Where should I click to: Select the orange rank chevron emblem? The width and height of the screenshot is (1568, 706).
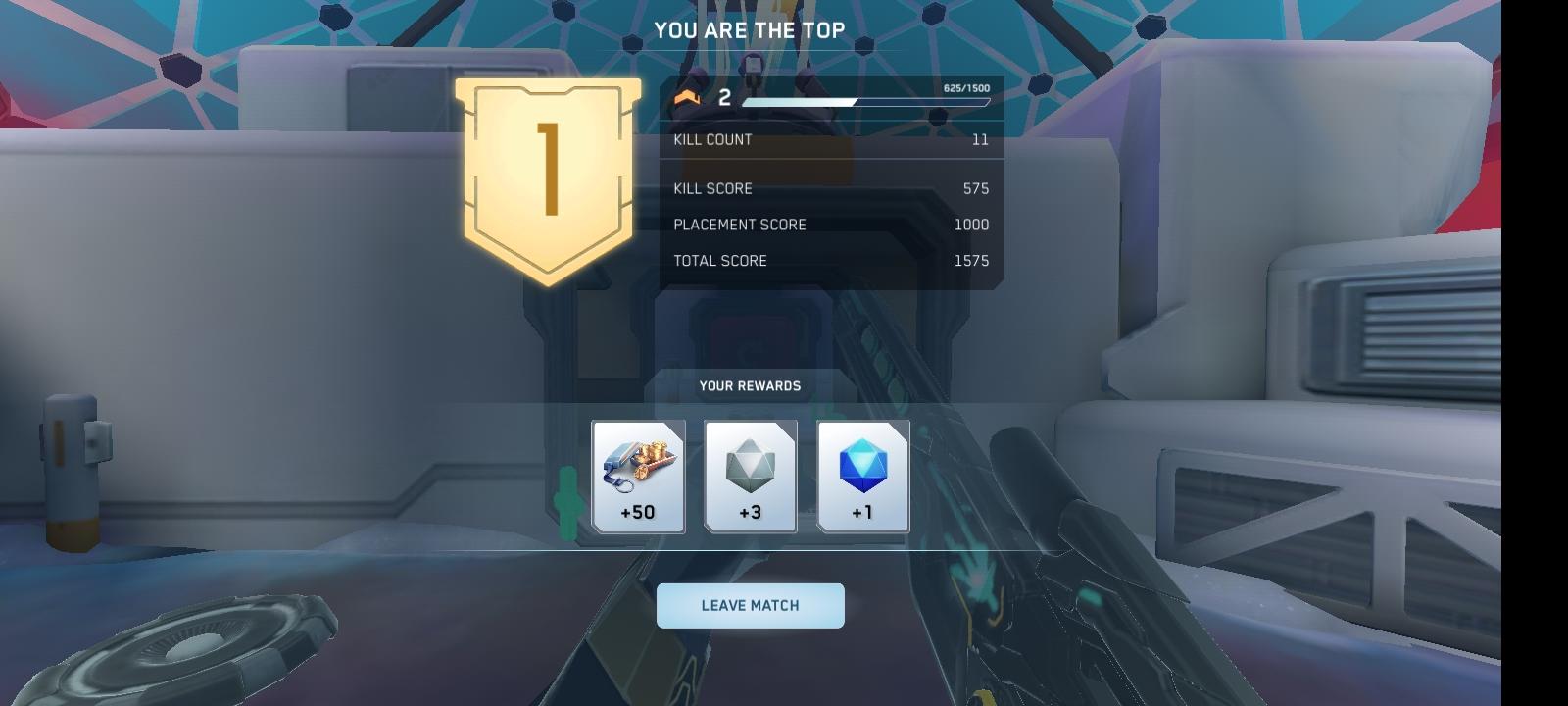[689, 97]
